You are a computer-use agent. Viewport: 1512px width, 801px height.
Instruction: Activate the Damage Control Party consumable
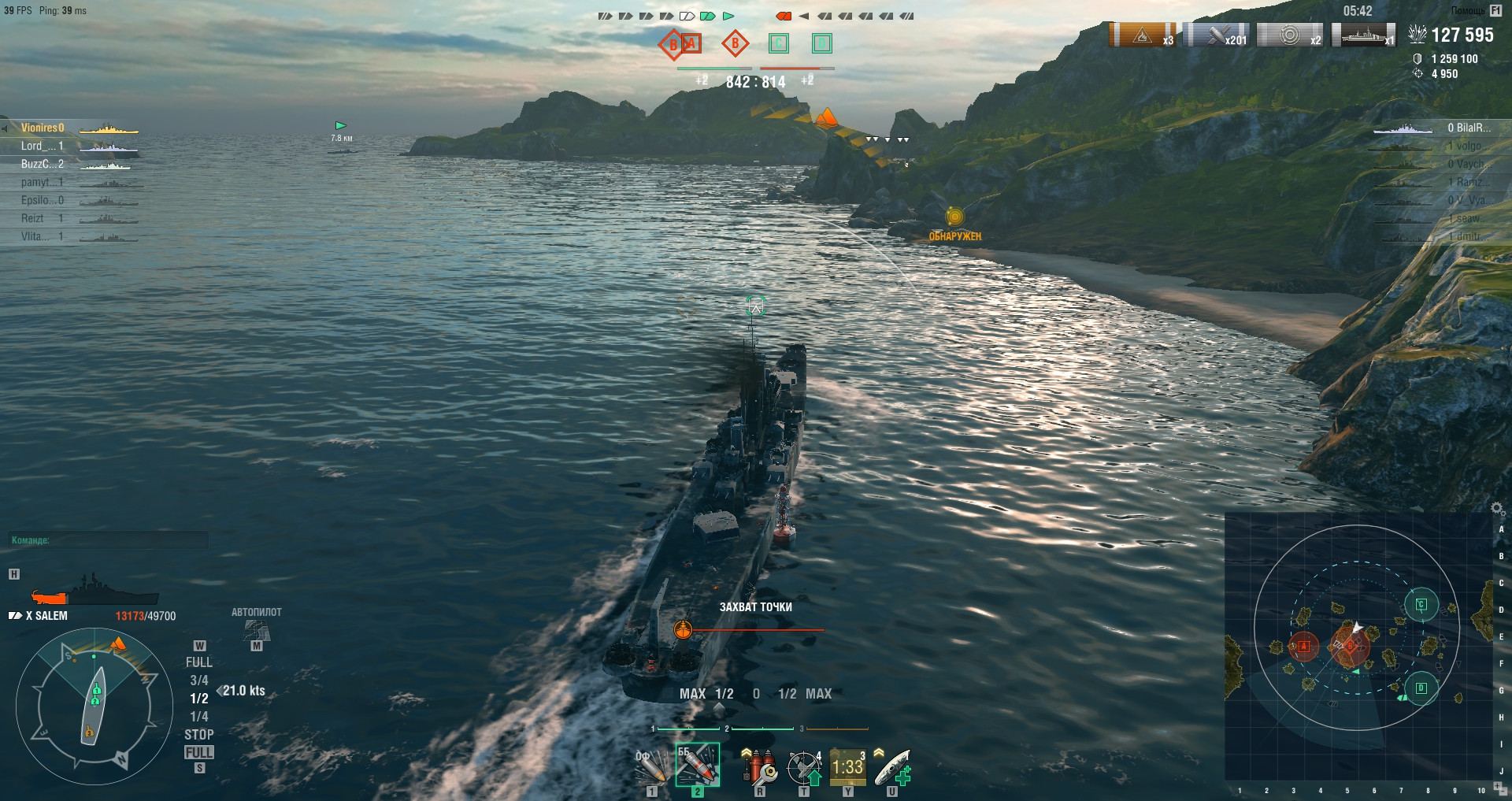(x=759, y=766)
